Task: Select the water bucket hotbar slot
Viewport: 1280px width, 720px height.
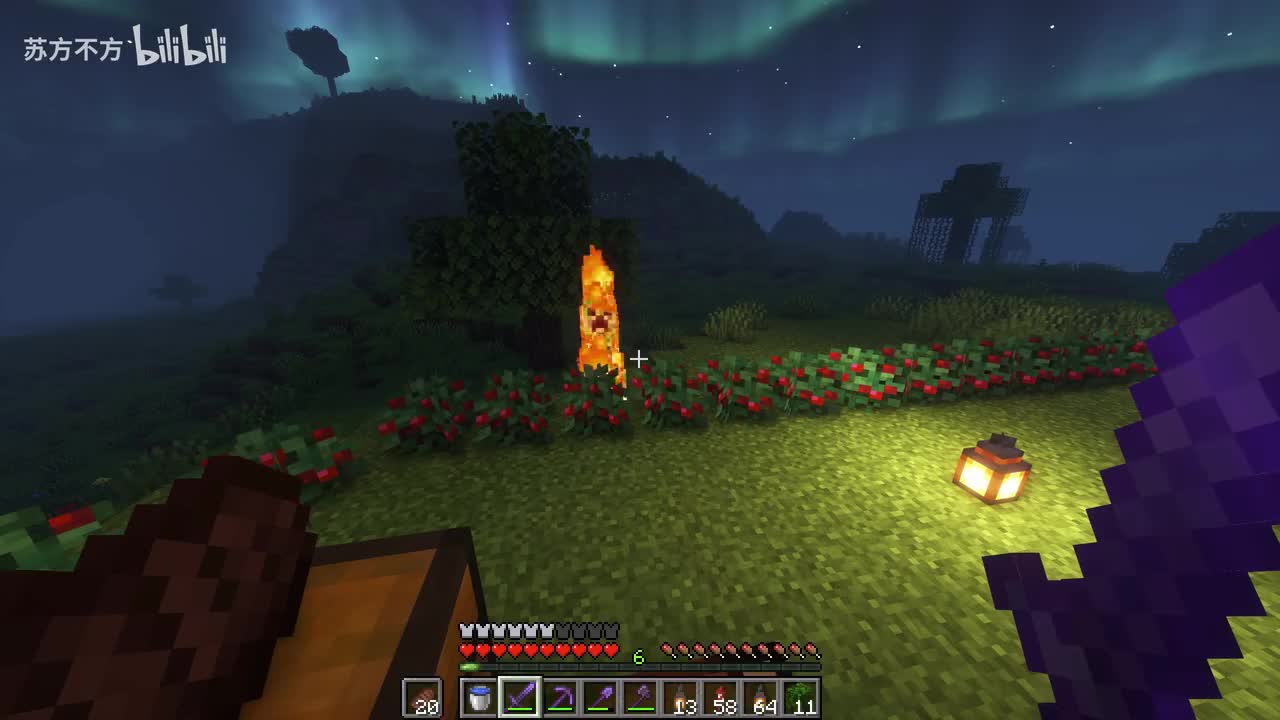Action: [x=480, y=697]
